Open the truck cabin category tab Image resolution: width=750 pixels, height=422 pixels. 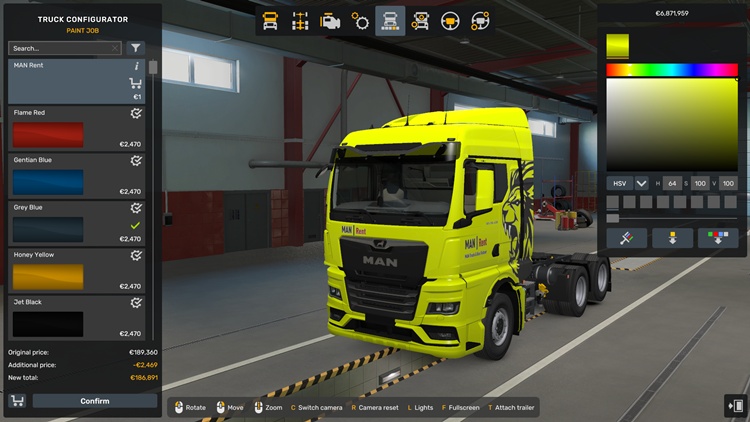(270, 20)
